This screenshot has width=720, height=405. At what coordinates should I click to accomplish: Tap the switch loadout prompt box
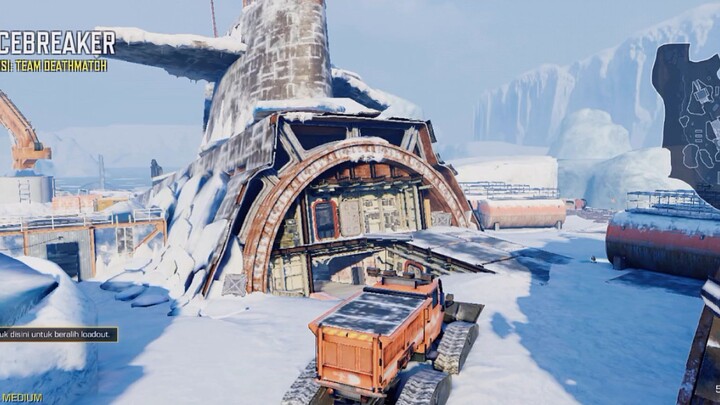pyautogui.click(x=57, y=334)
